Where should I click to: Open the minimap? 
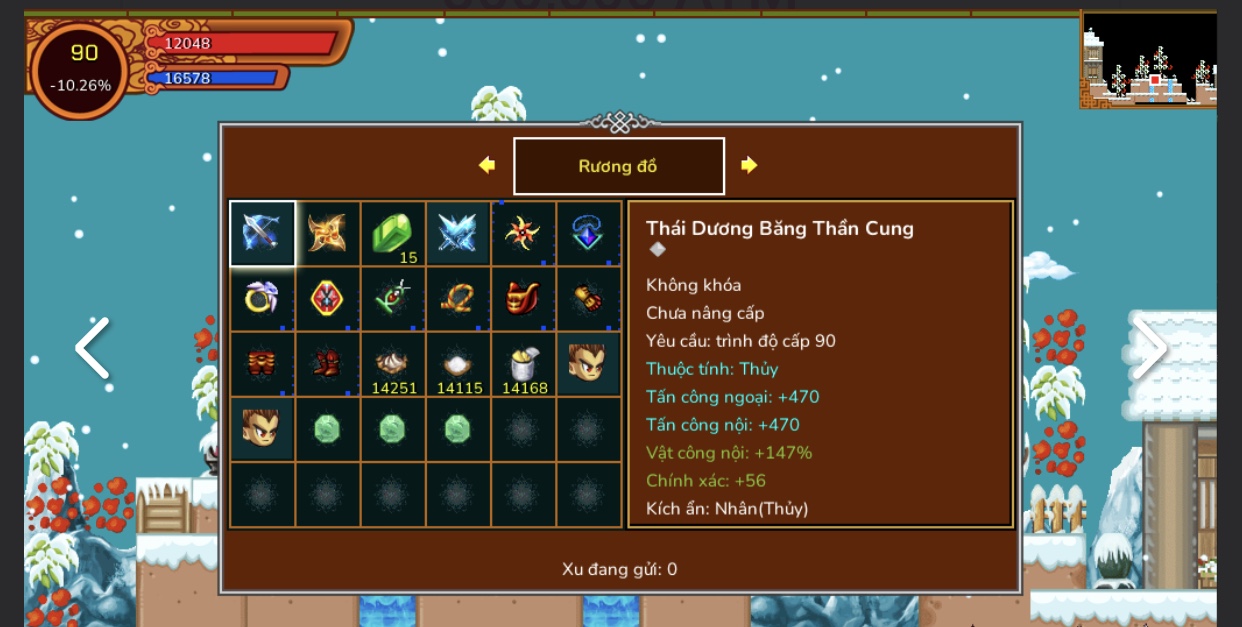tap(1148, 59)
